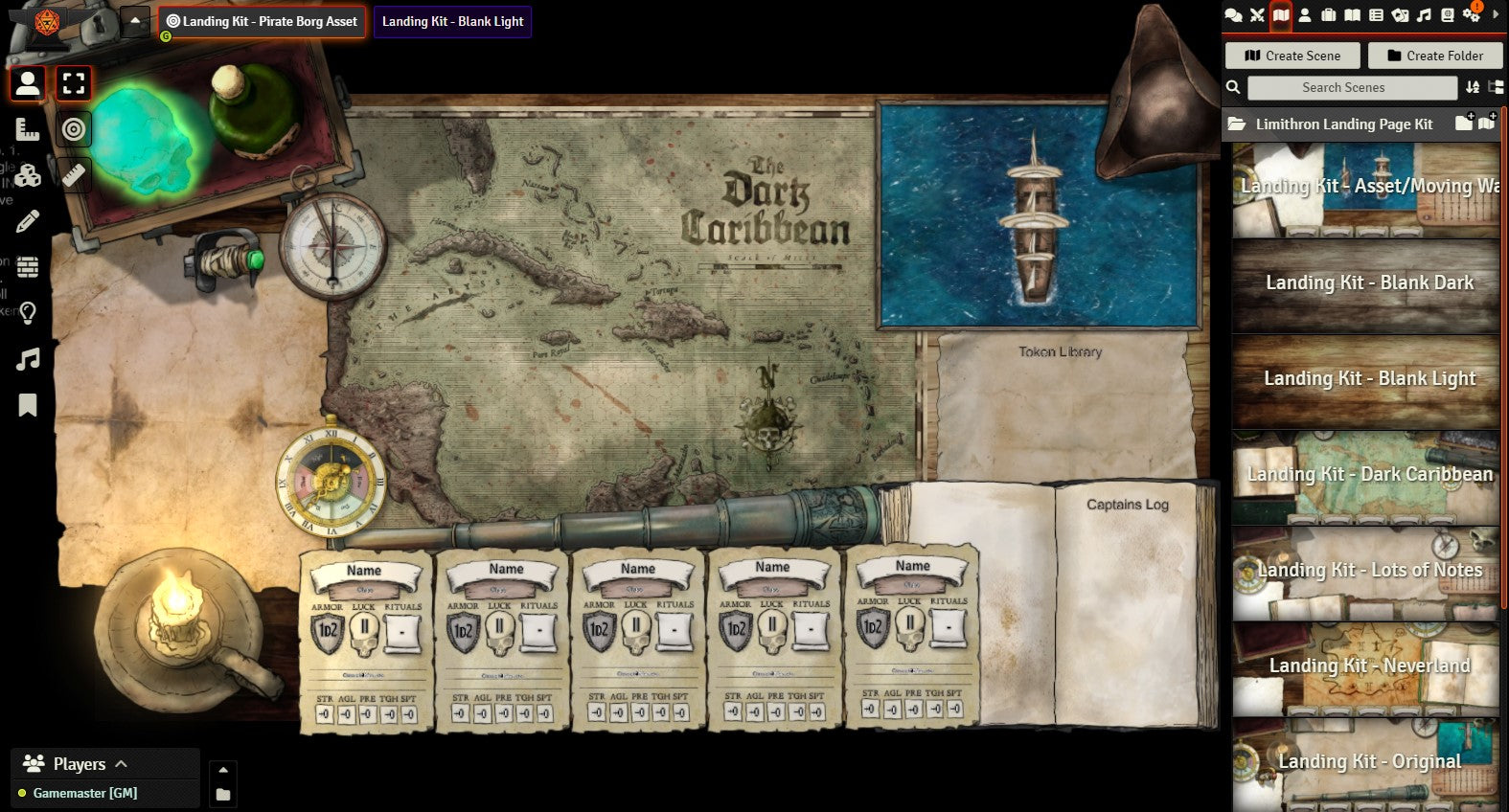This screenshot has width=1509, height=812.
Task: Open the wall brick controls
Action: 27,267
